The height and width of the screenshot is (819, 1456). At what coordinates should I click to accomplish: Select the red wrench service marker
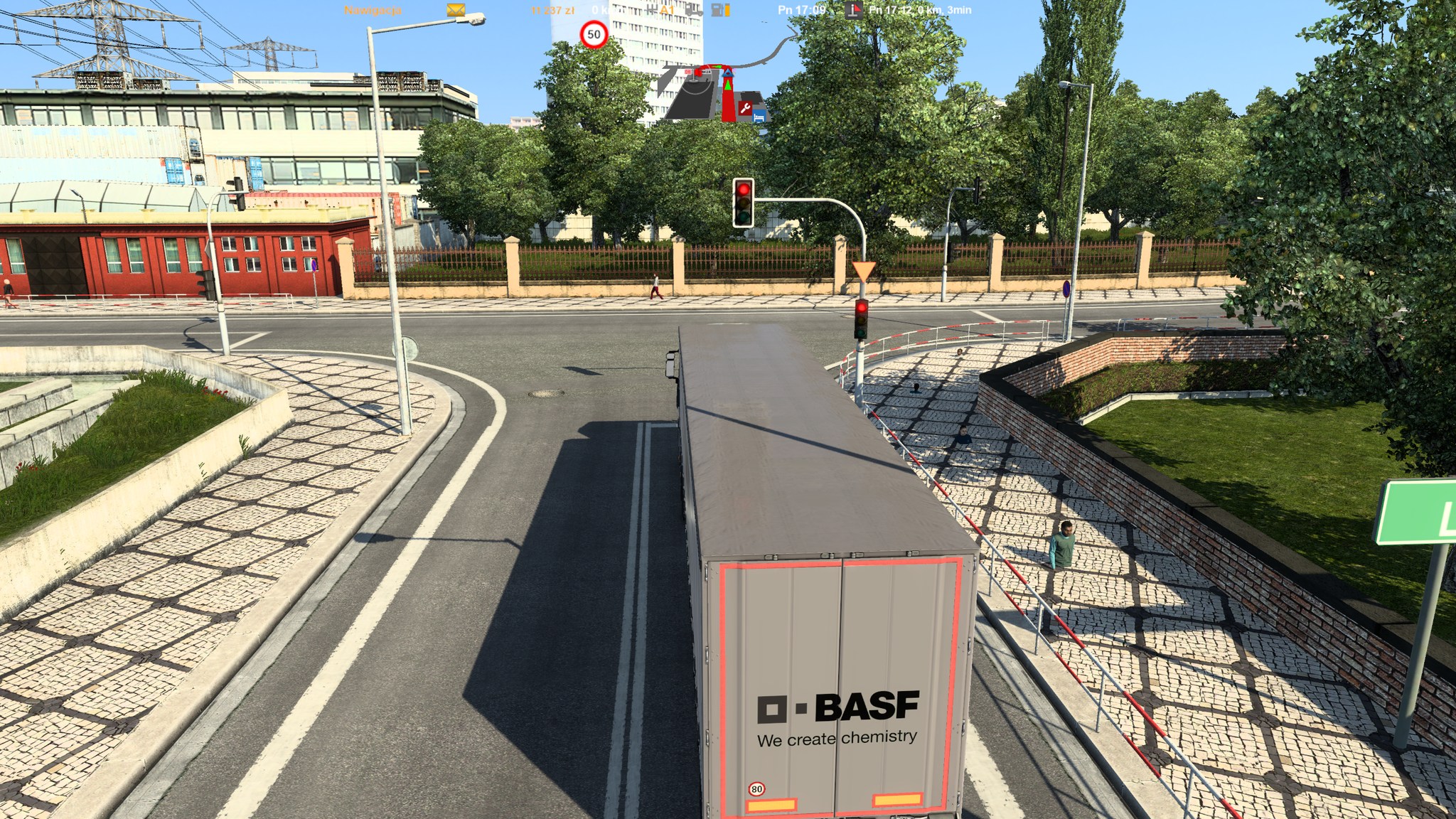[746, 108]
